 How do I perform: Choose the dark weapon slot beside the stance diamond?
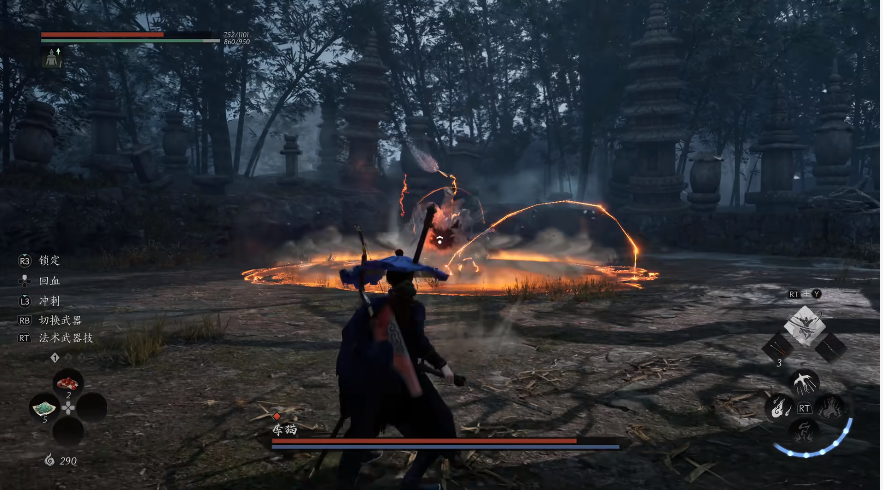[x=831, y=347]
